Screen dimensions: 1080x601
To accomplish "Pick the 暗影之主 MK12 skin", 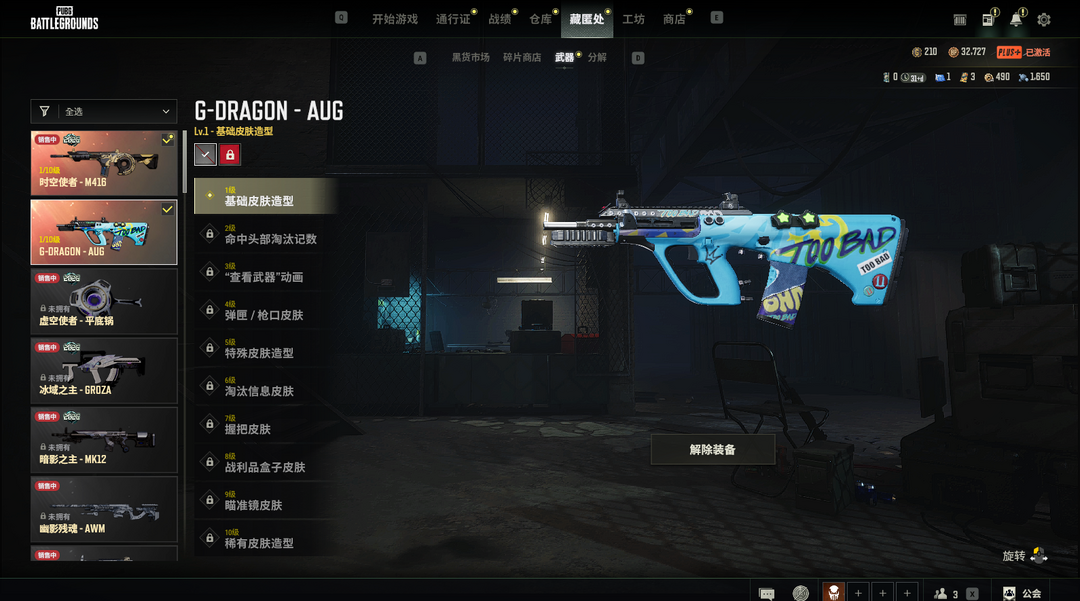I will (104, 440).
